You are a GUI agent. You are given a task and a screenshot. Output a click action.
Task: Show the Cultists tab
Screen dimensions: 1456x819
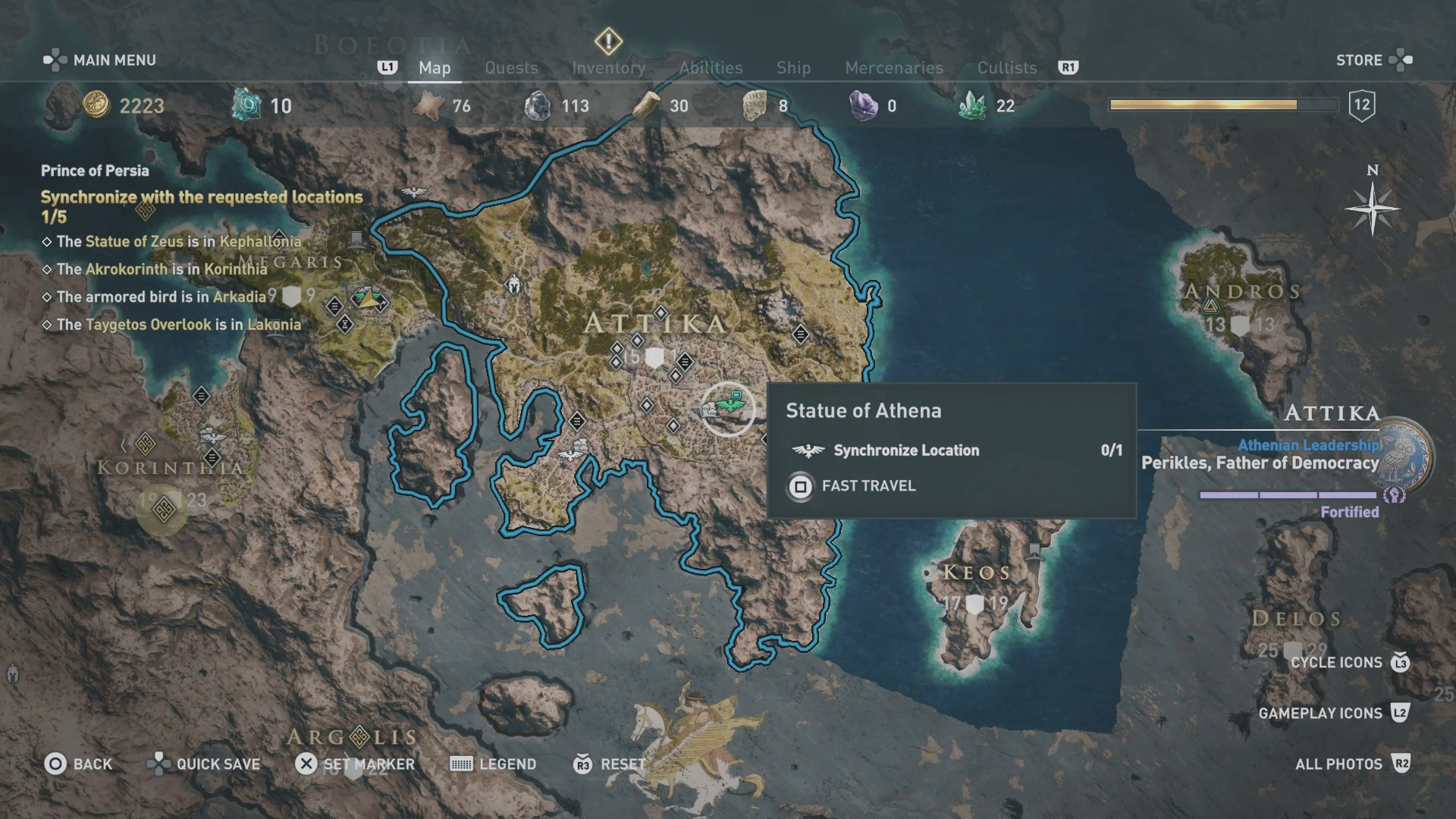click(x=1006, y=67)
